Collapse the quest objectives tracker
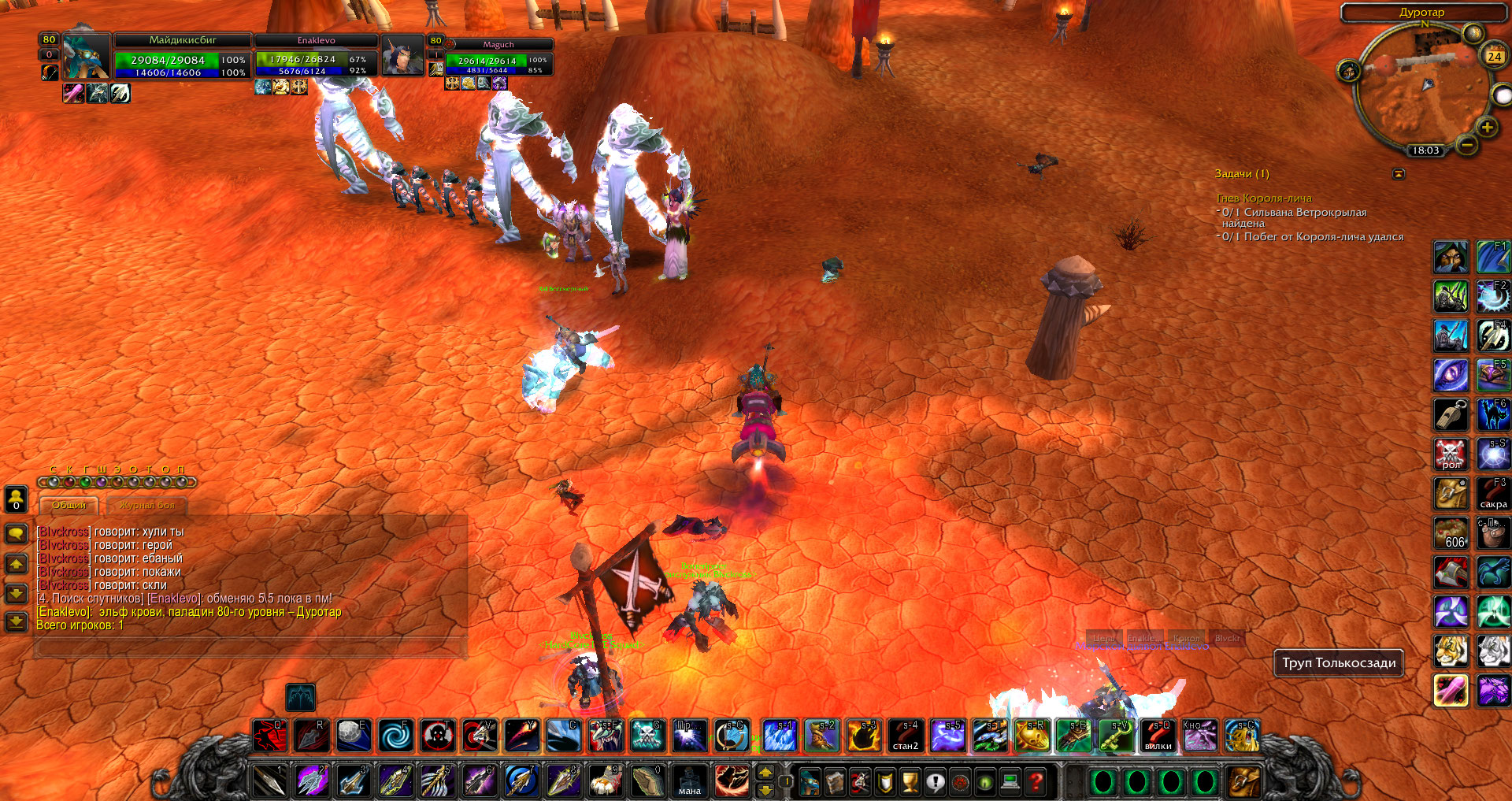This screenshot has height=801, width=1512. [x=1399, y=174]
